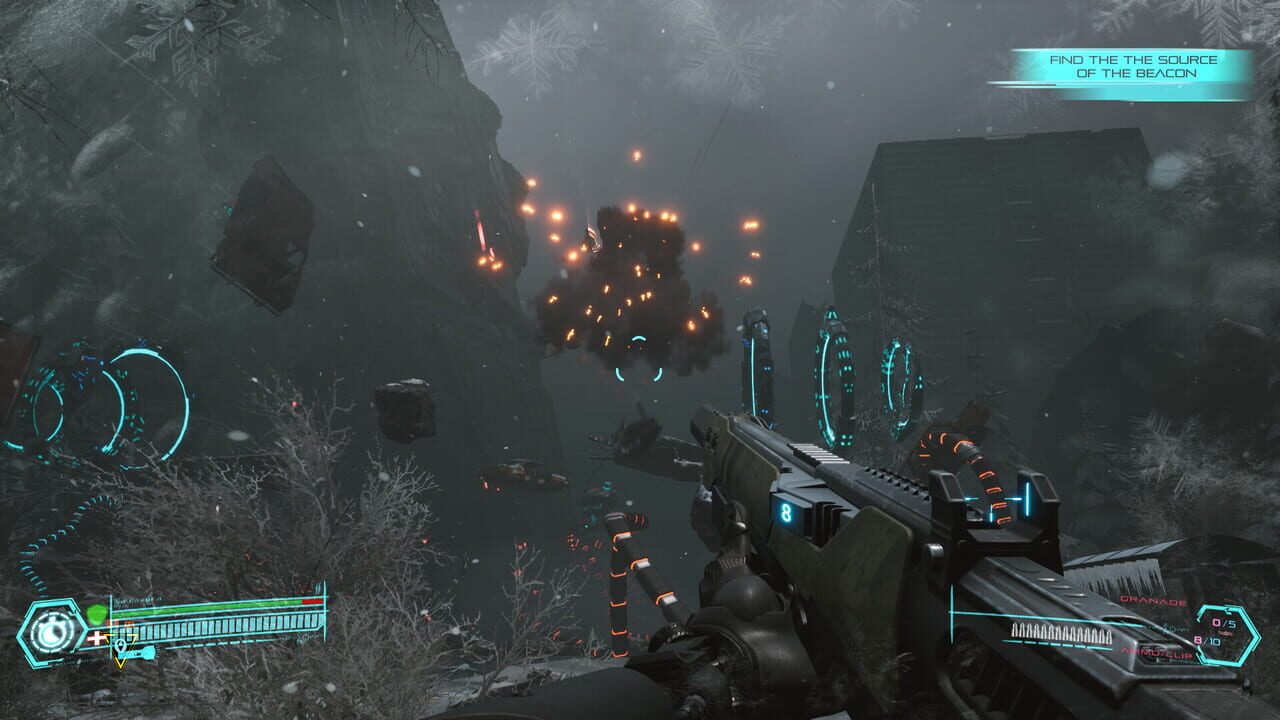Click the yellow waypoint location marker
Screen dimensions: 1280x720
(120, 650)
